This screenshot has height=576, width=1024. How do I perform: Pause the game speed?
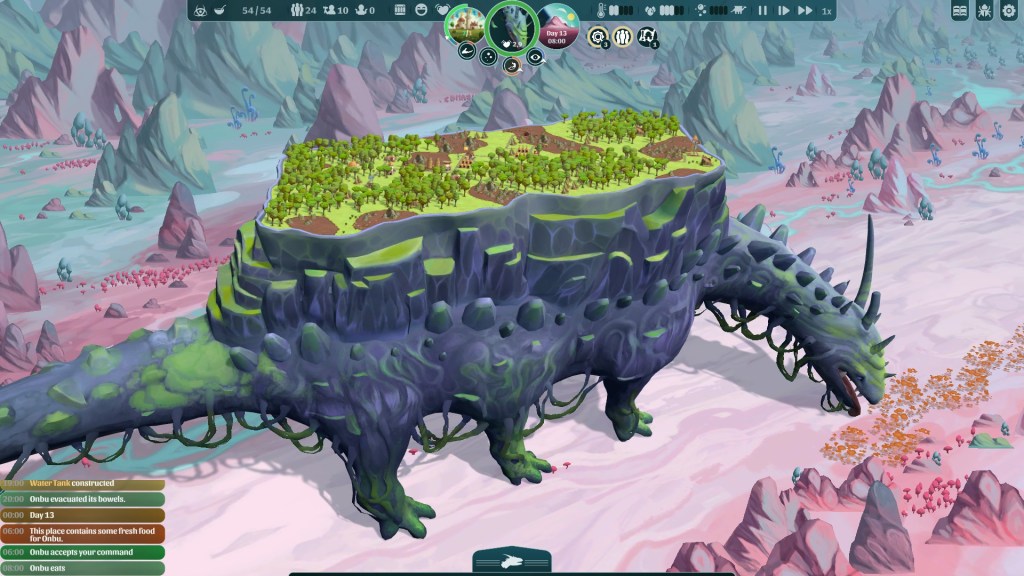pos(763,11)
